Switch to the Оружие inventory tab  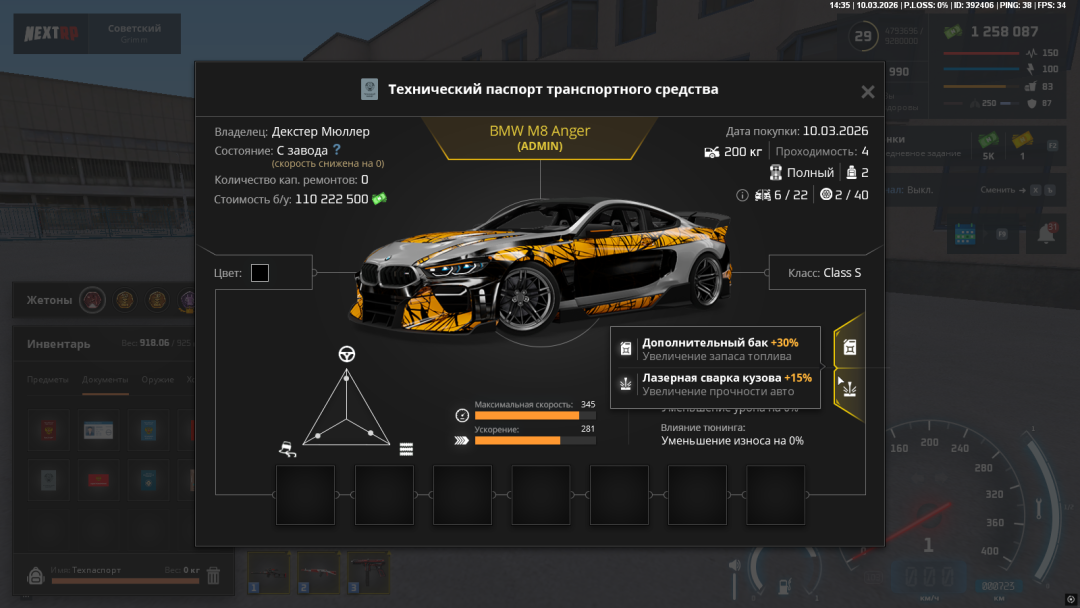tap(158, 380)
